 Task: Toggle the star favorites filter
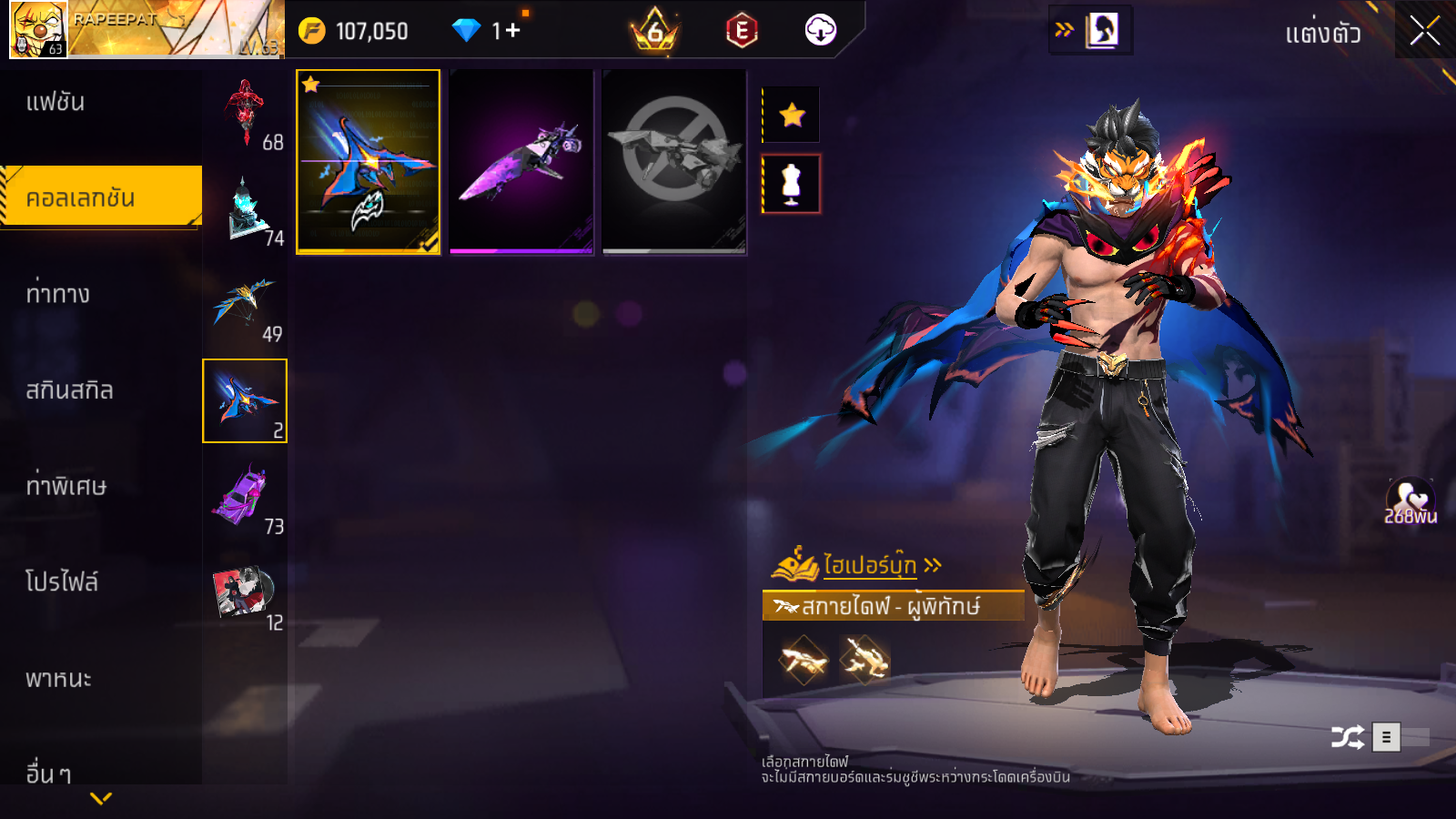click(792, 115)
